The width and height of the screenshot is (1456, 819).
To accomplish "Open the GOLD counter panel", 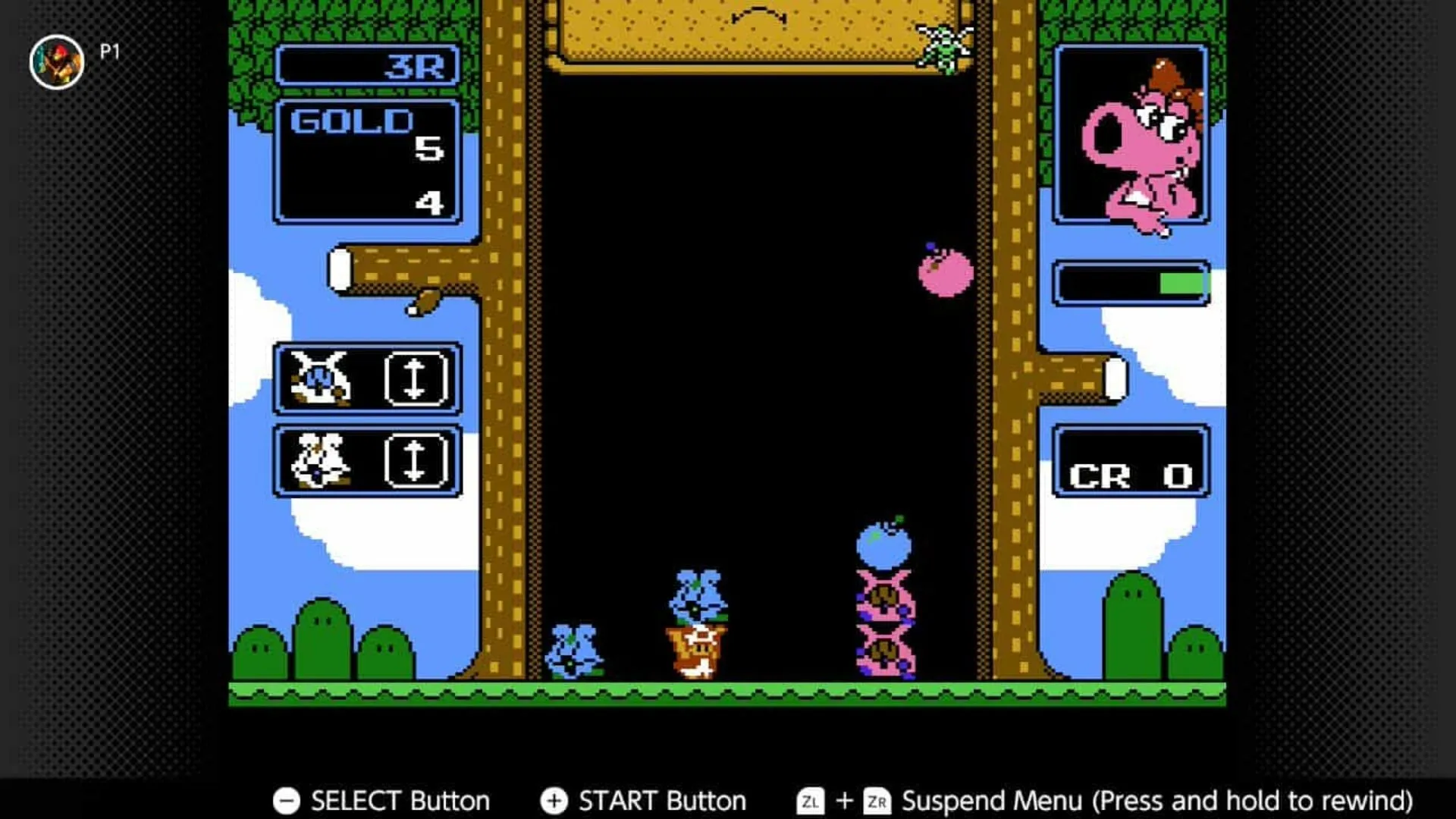I will [x=367, y=159].
